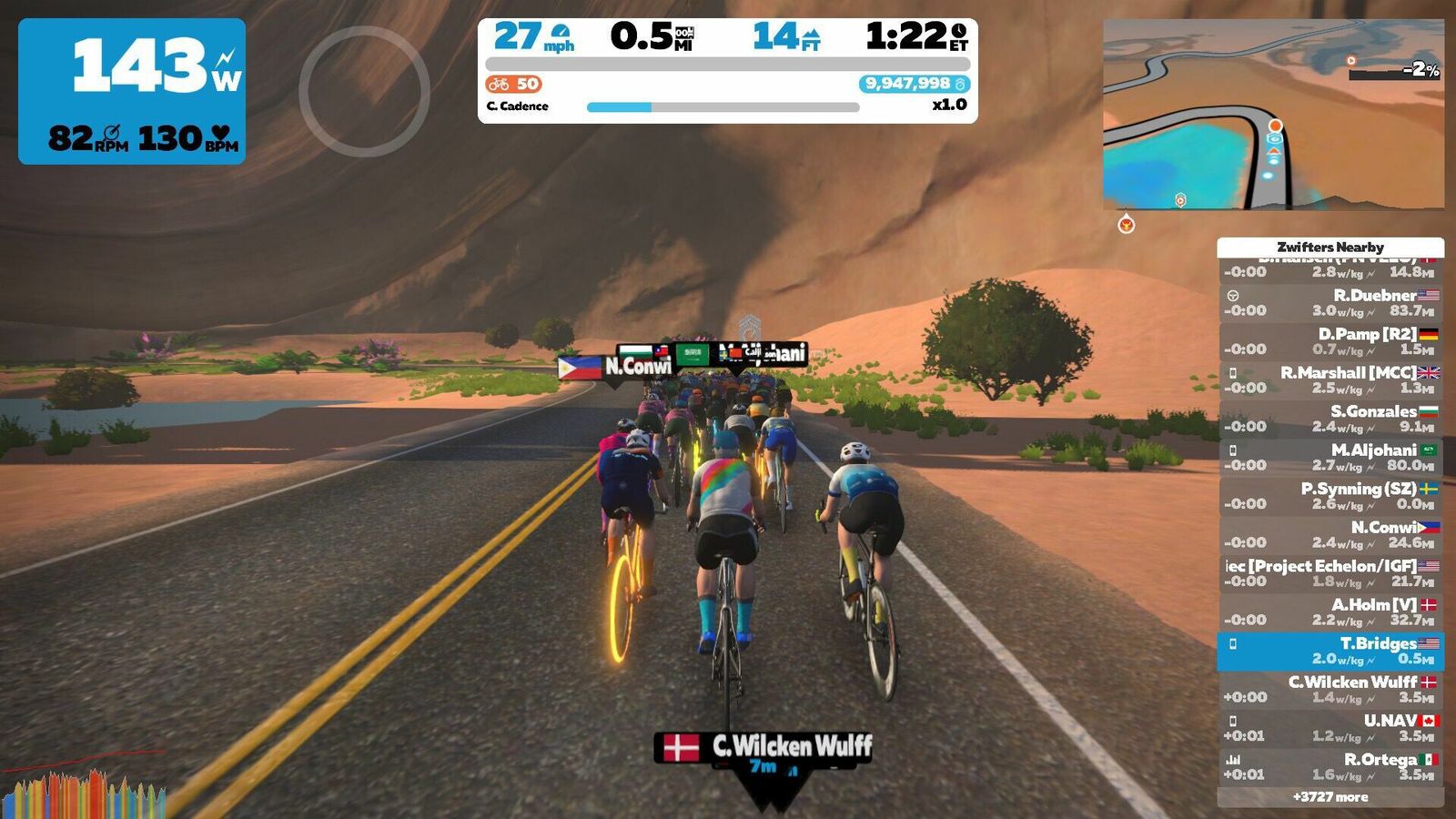Viewport: 1456px width, 819px height.
Task: Open the route minimap
Action: pos(1273,115)
